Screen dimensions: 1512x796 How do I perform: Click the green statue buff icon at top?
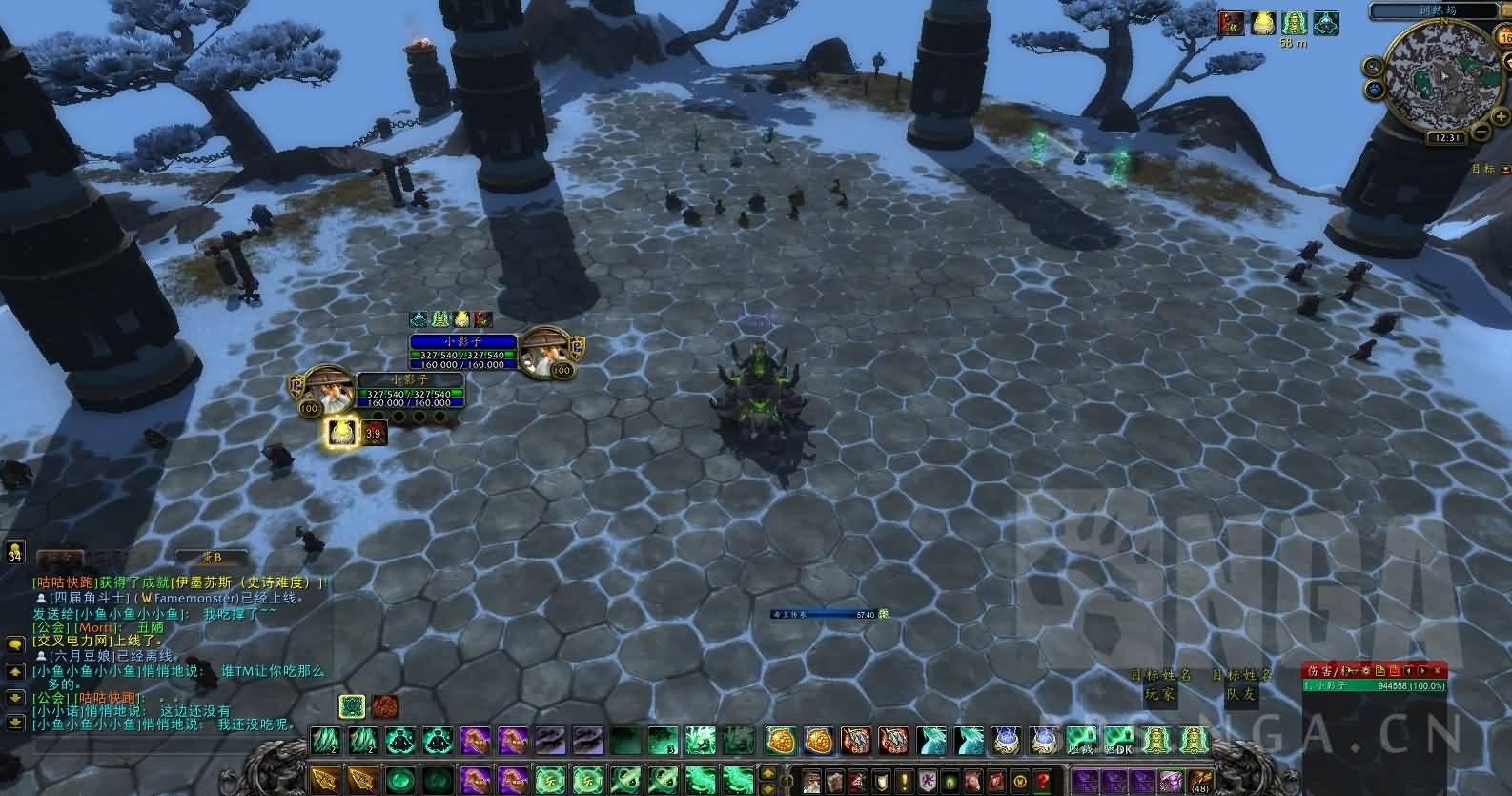pyautogui.click(x=1293, y=23)
